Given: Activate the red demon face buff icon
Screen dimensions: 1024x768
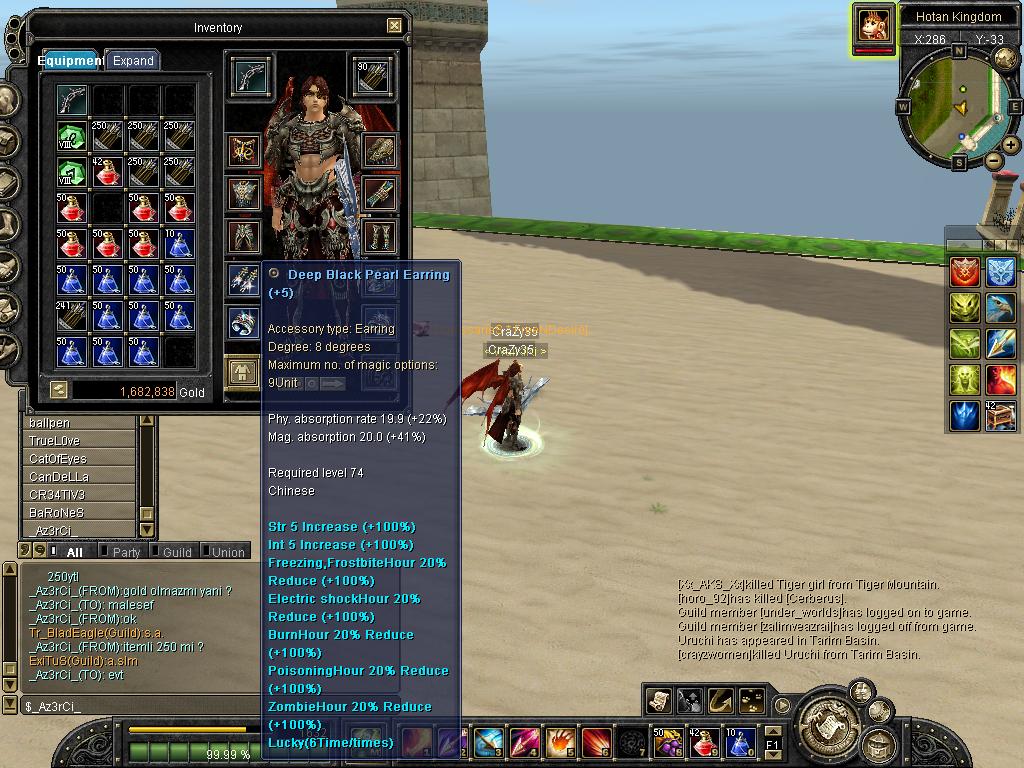Looking at the screenshot, I should coord(1000,379).
